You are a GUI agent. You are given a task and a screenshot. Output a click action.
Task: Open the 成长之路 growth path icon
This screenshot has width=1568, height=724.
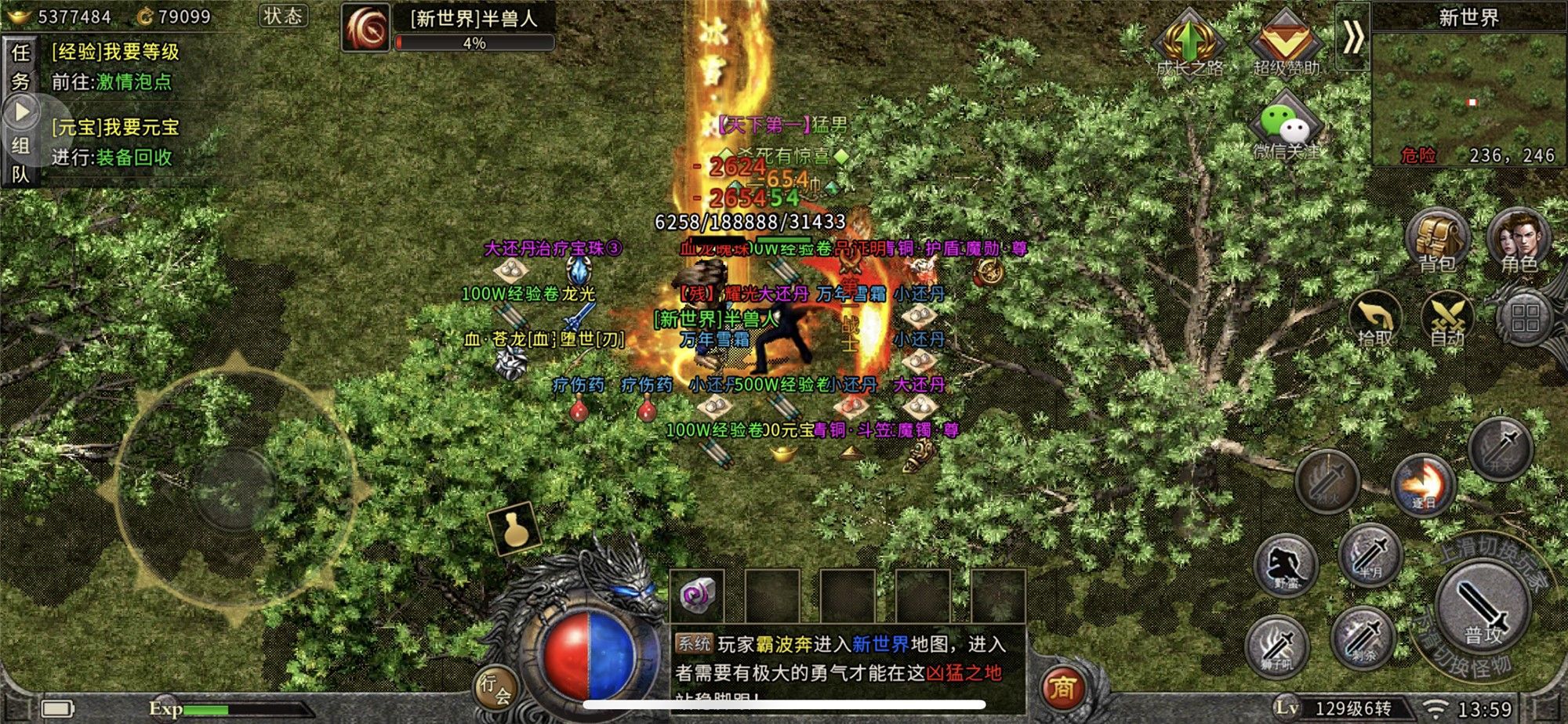[x=1189, y=43]
